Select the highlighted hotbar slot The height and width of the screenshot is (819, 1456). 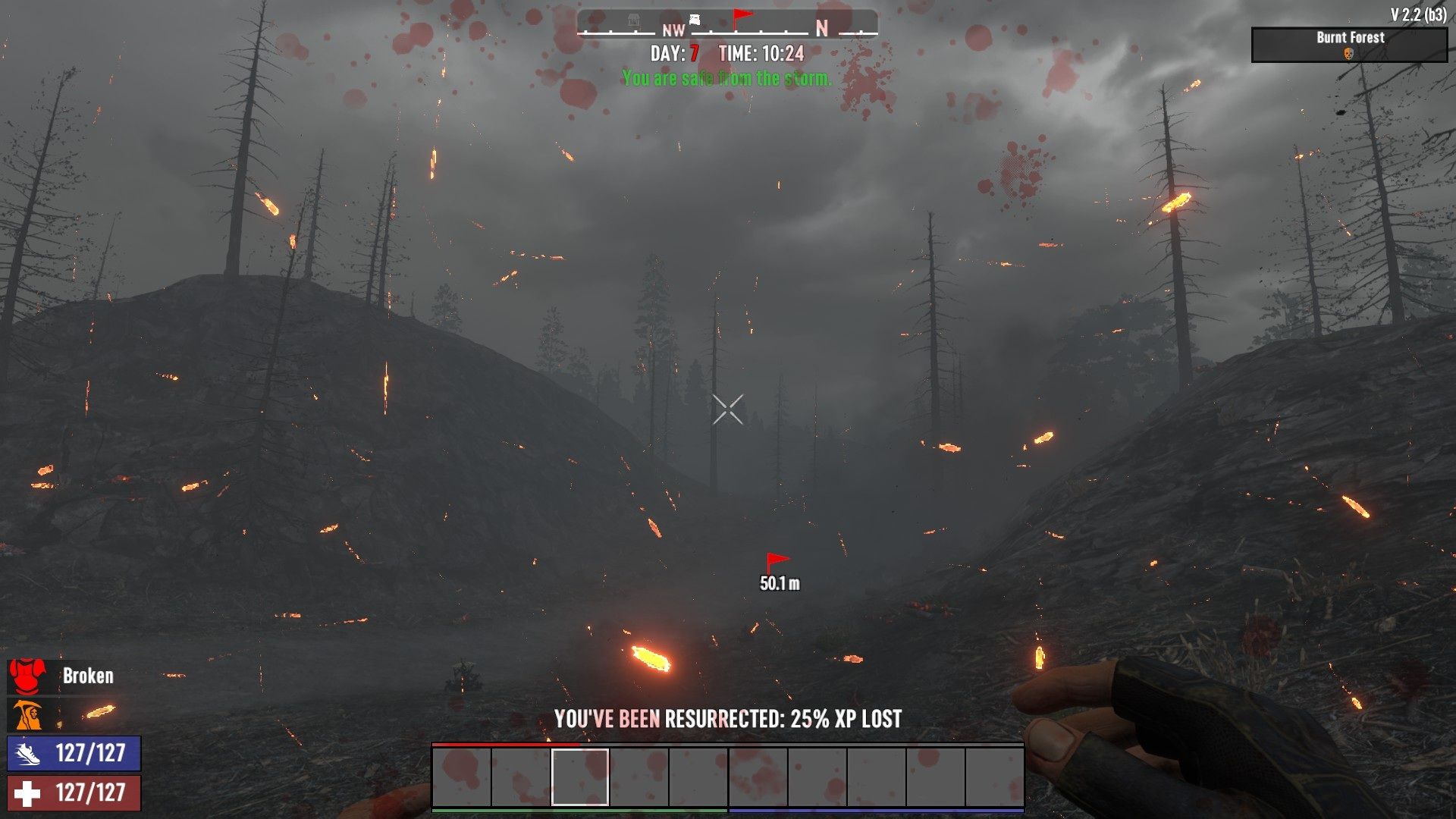tap(580, 777)
